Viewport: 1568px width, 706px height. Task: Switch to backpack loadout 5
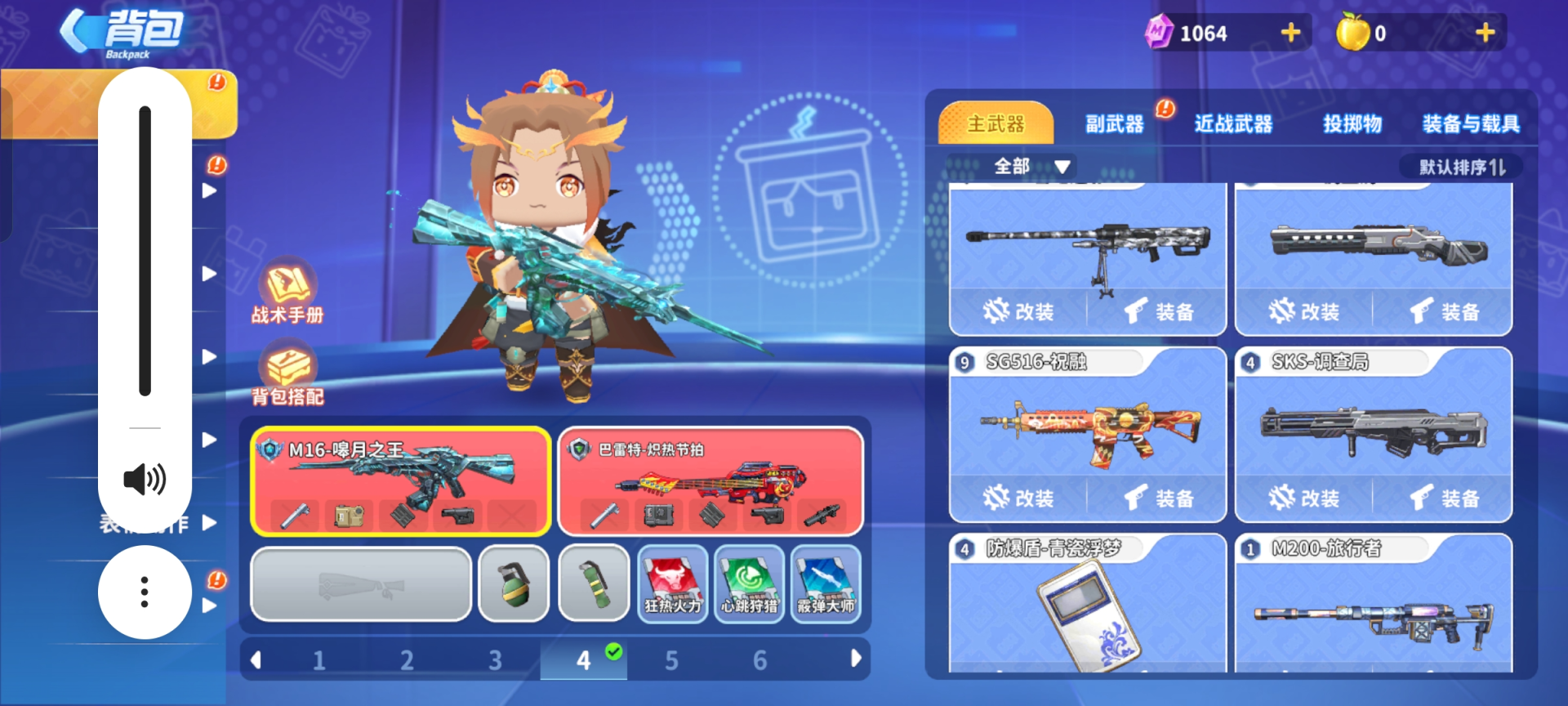(x=671, y=660)
